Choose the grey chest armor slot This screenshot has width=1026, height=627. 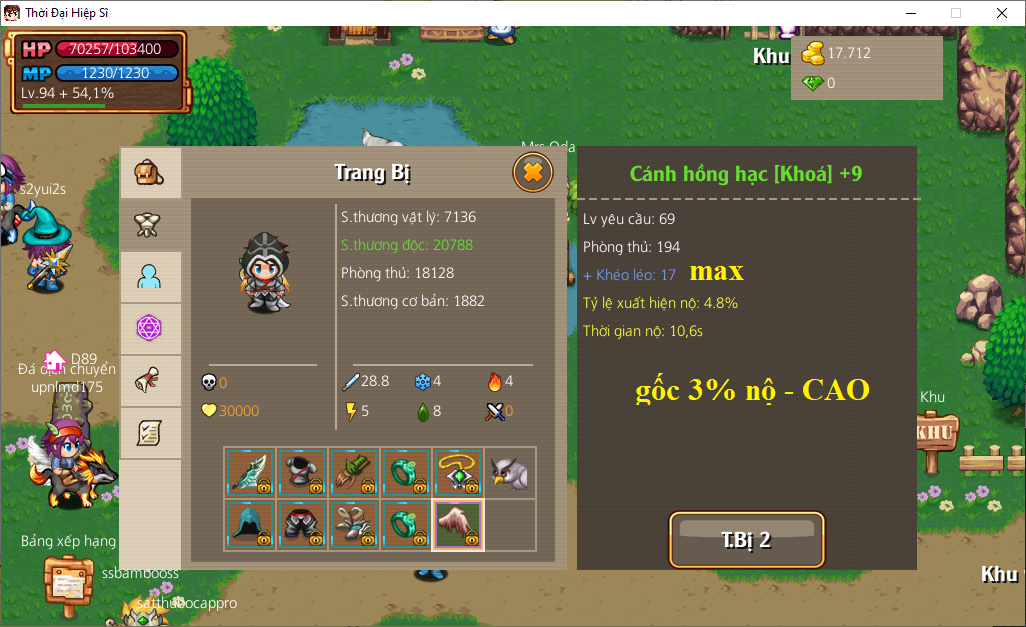303,473
